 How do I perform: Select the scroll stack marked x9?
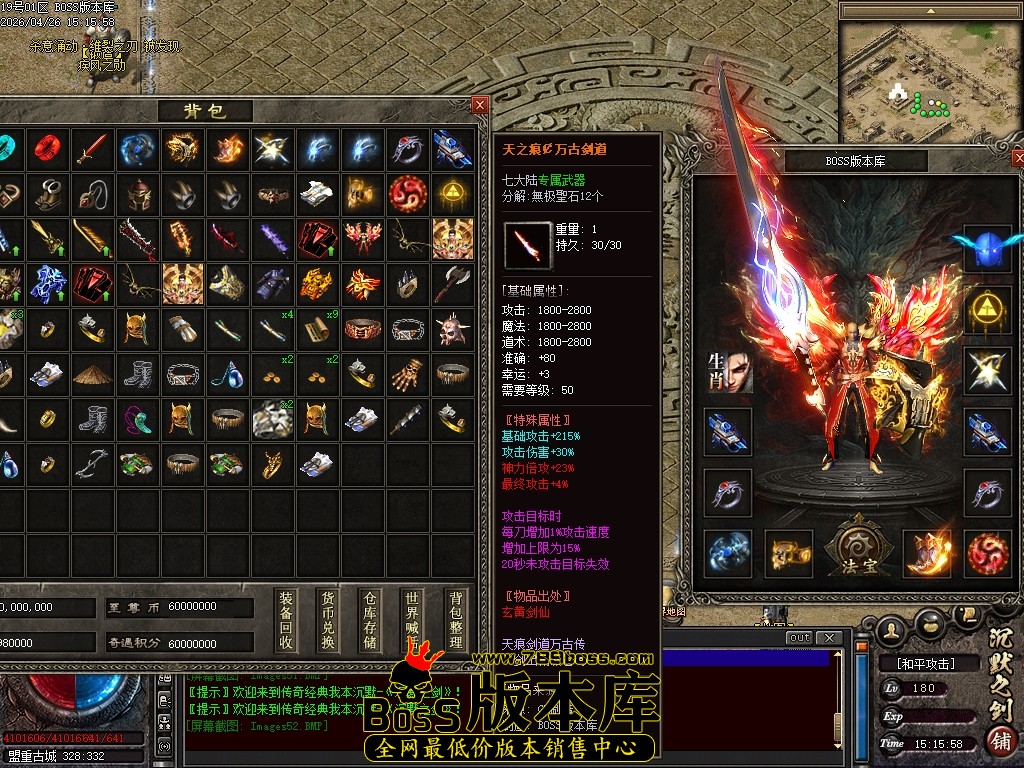pyautogui.click(x=319, y=329)
